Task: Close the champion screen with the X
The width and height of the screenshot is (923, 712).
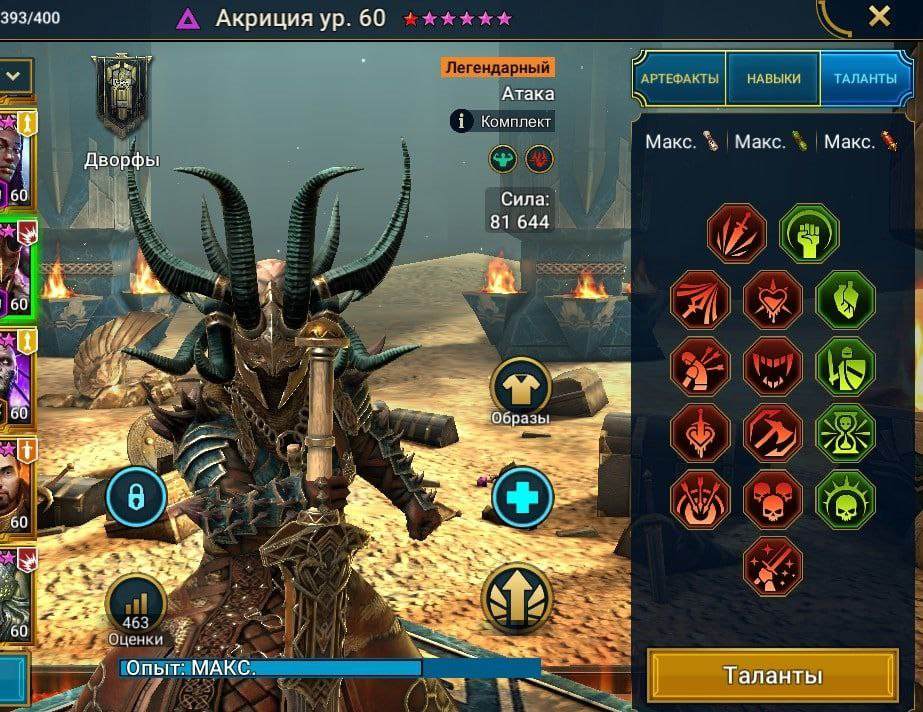Action: [879, 16]
